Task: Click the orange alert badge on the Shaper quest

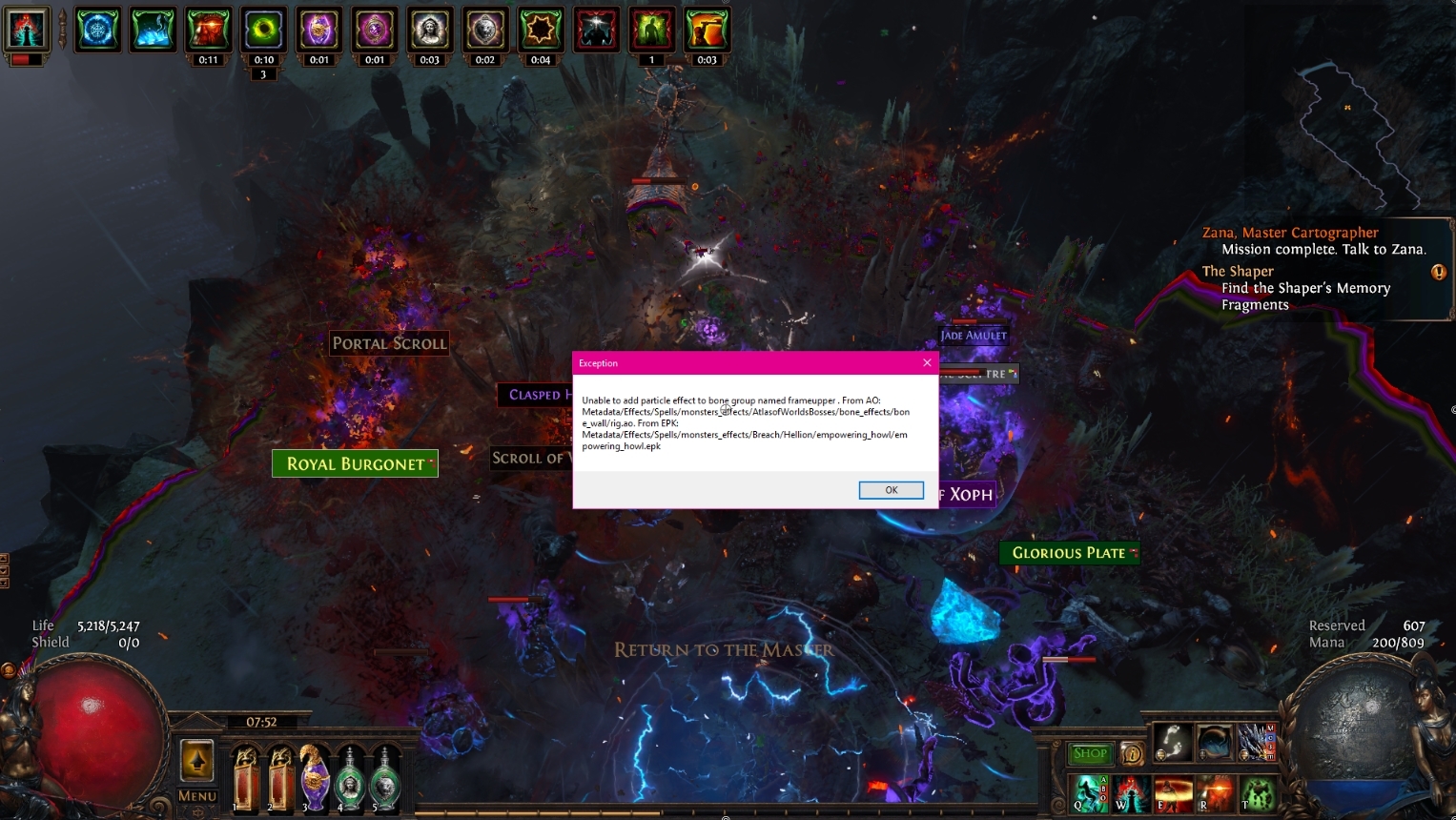Action: click(x=1438, y=273)
